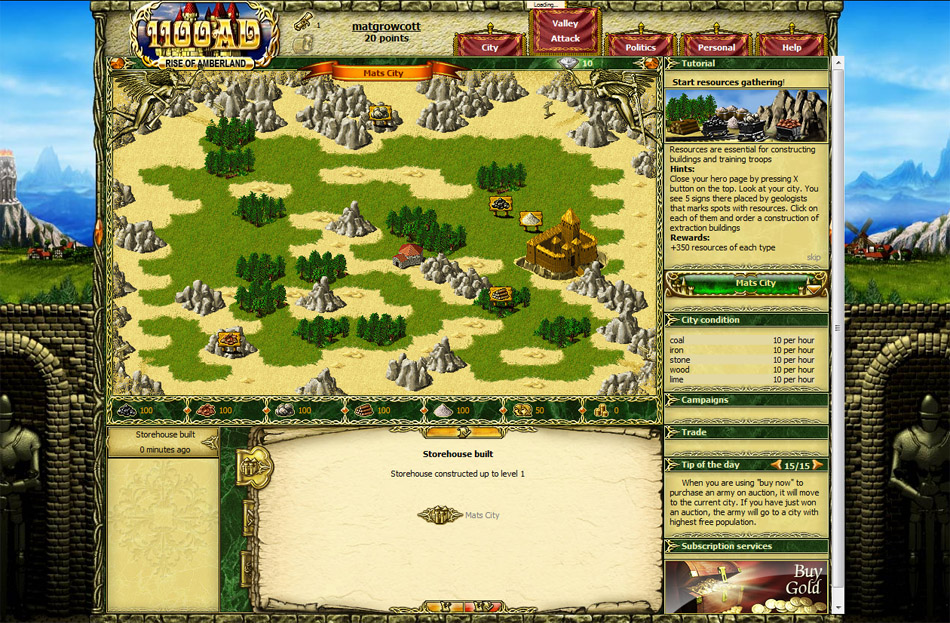Select the Storehouse built message entry
The height and width of the screenshot is (623, 950).
(163, 442)
